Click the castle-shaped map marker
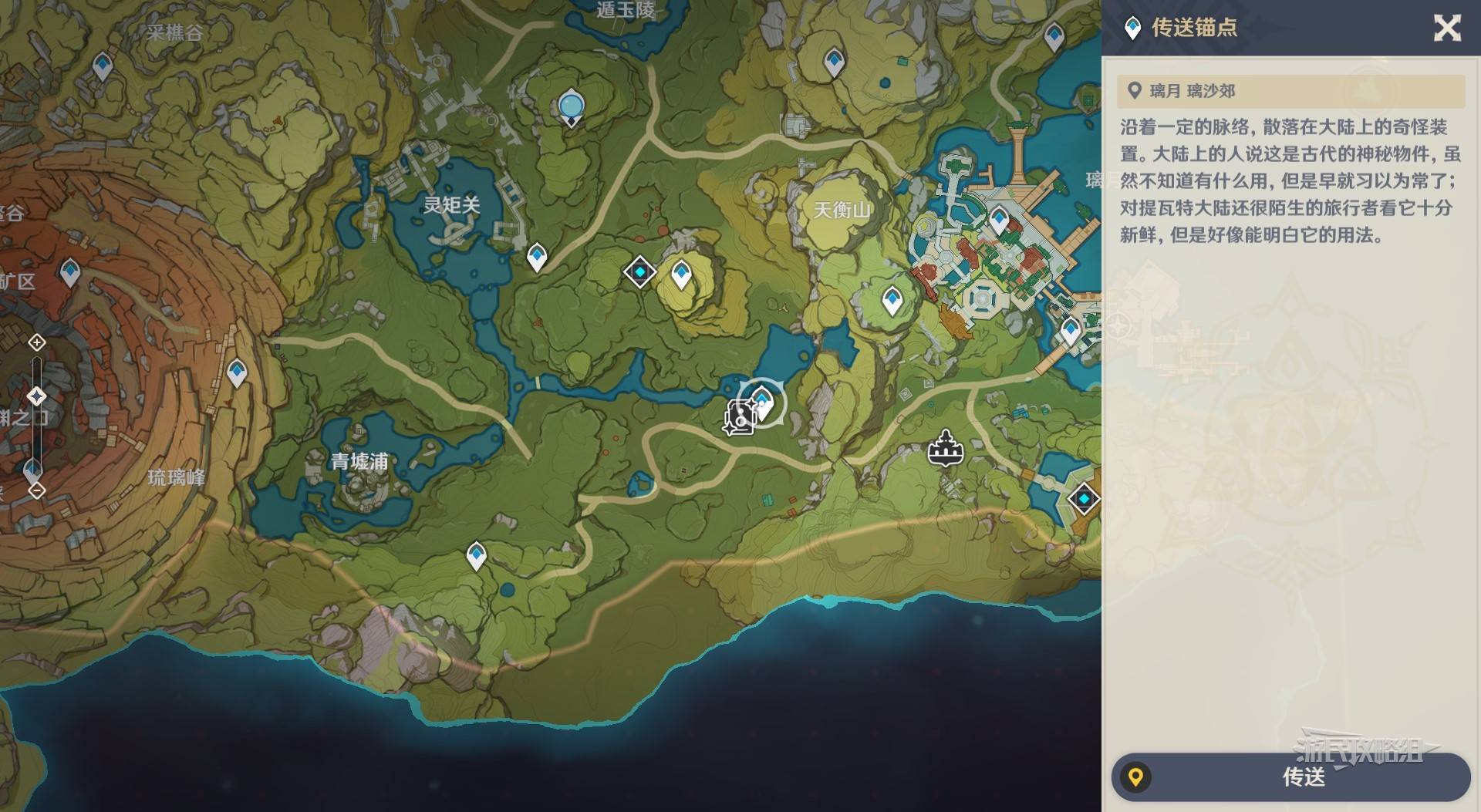 click(945, 448)
